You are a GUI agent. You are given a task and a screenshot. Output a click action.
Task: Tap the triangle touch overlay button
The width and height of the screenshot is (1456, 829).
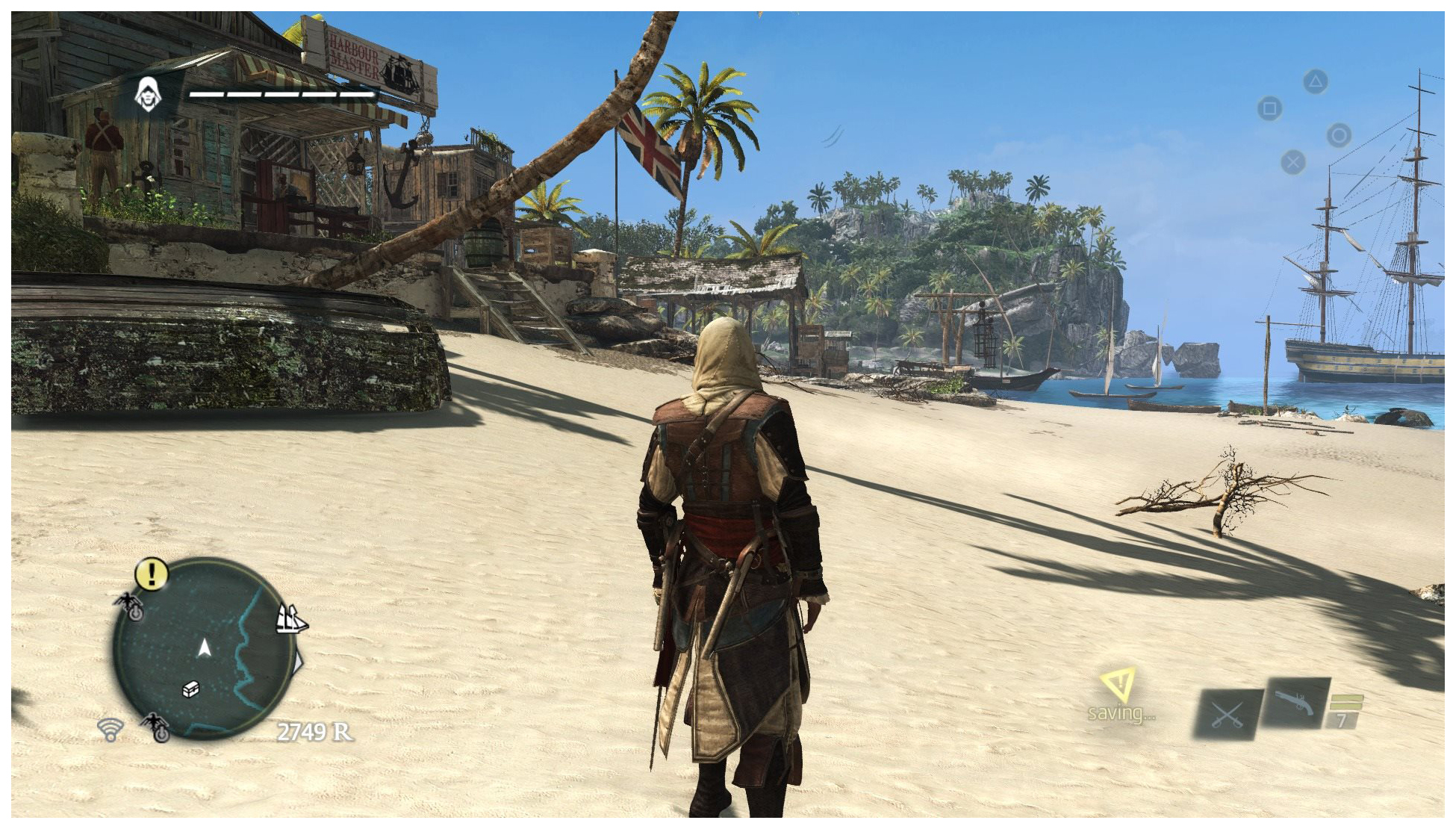[1316, 81]
